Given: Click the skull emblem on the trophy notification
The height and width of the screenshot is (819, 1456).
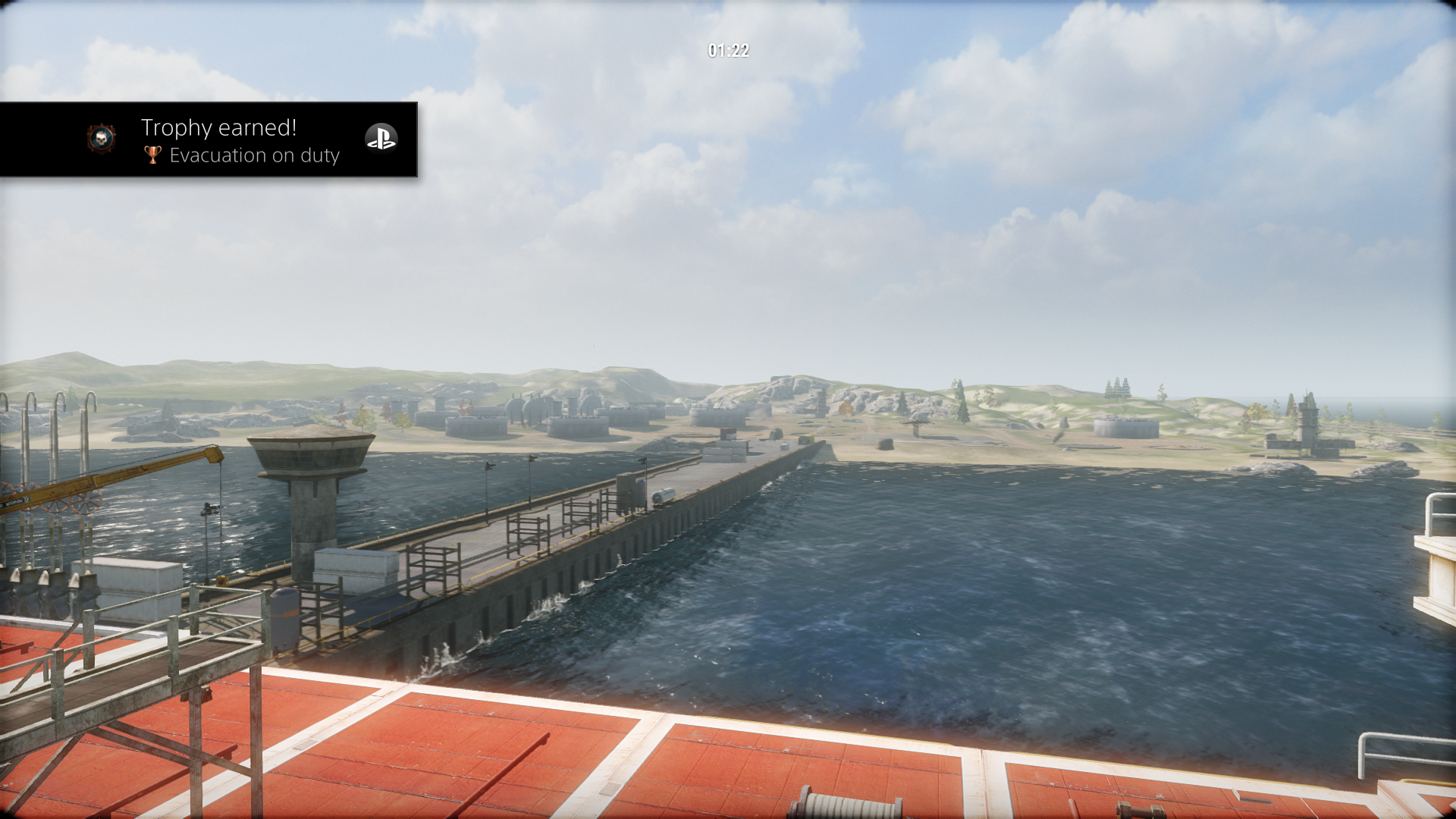Looking at the screenshot, I should [102, 140].
